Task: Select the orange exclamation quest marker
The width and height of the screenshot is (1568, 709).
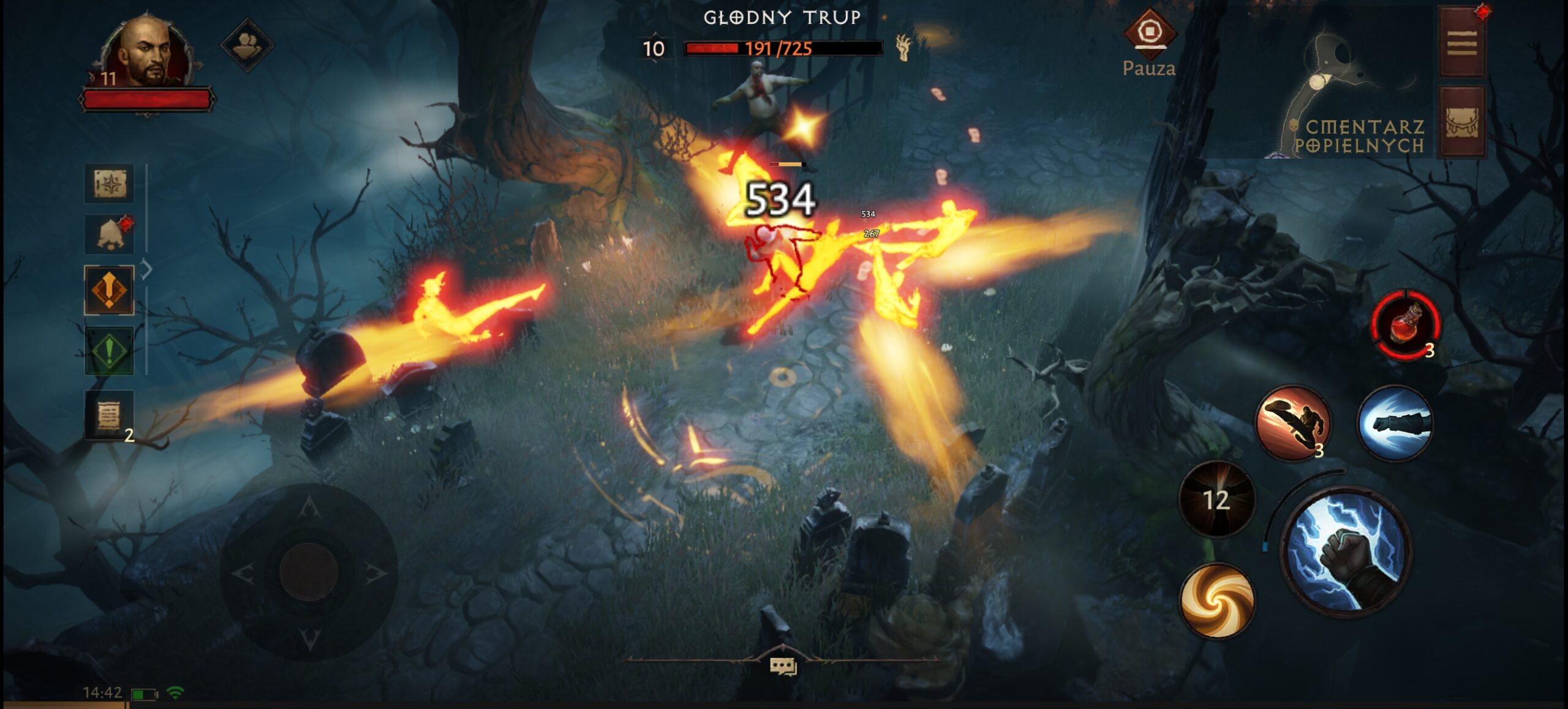Action: 109,290
